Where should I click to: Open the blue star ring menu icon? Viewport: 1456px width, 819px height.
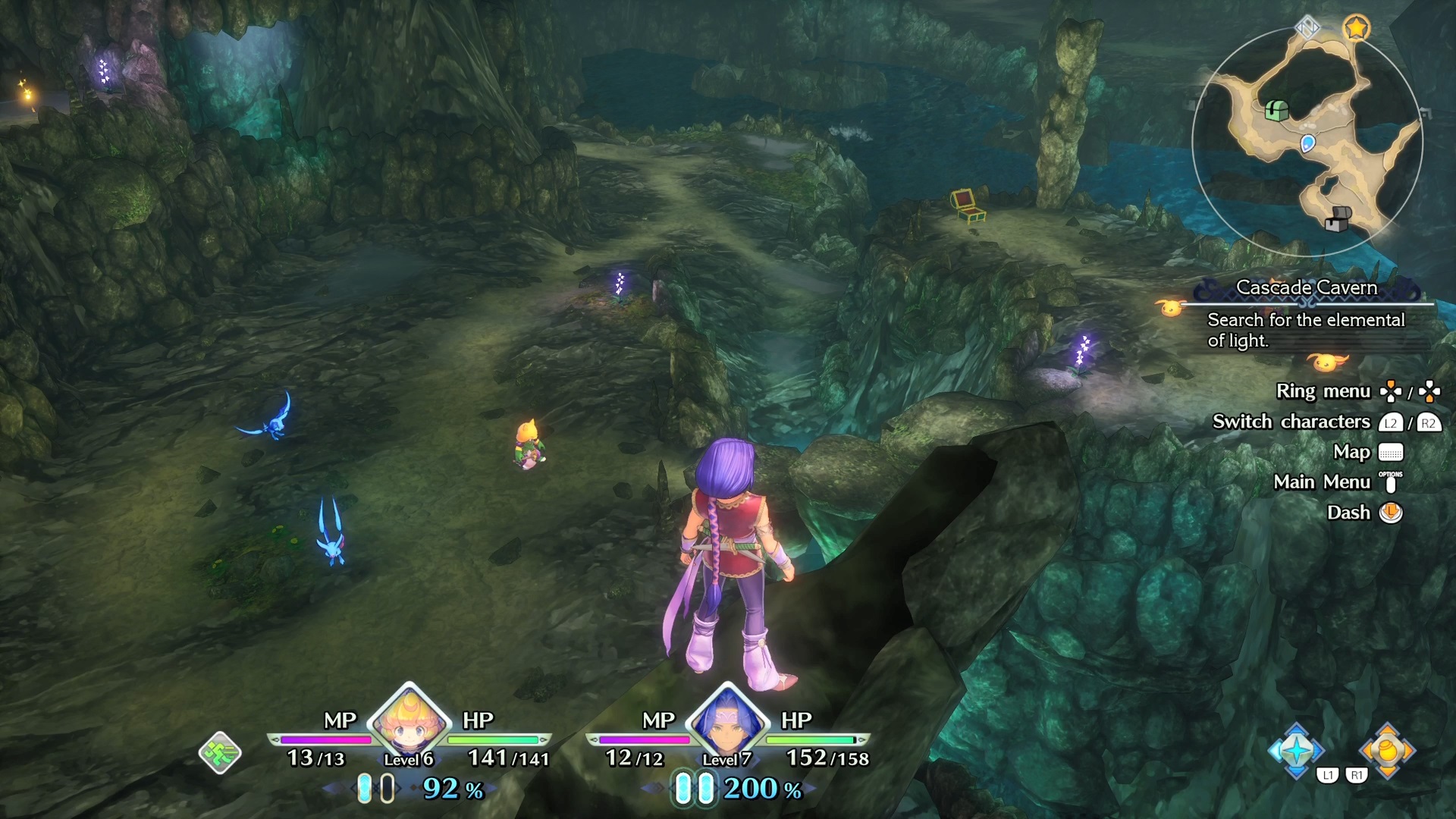[1296, 751]
